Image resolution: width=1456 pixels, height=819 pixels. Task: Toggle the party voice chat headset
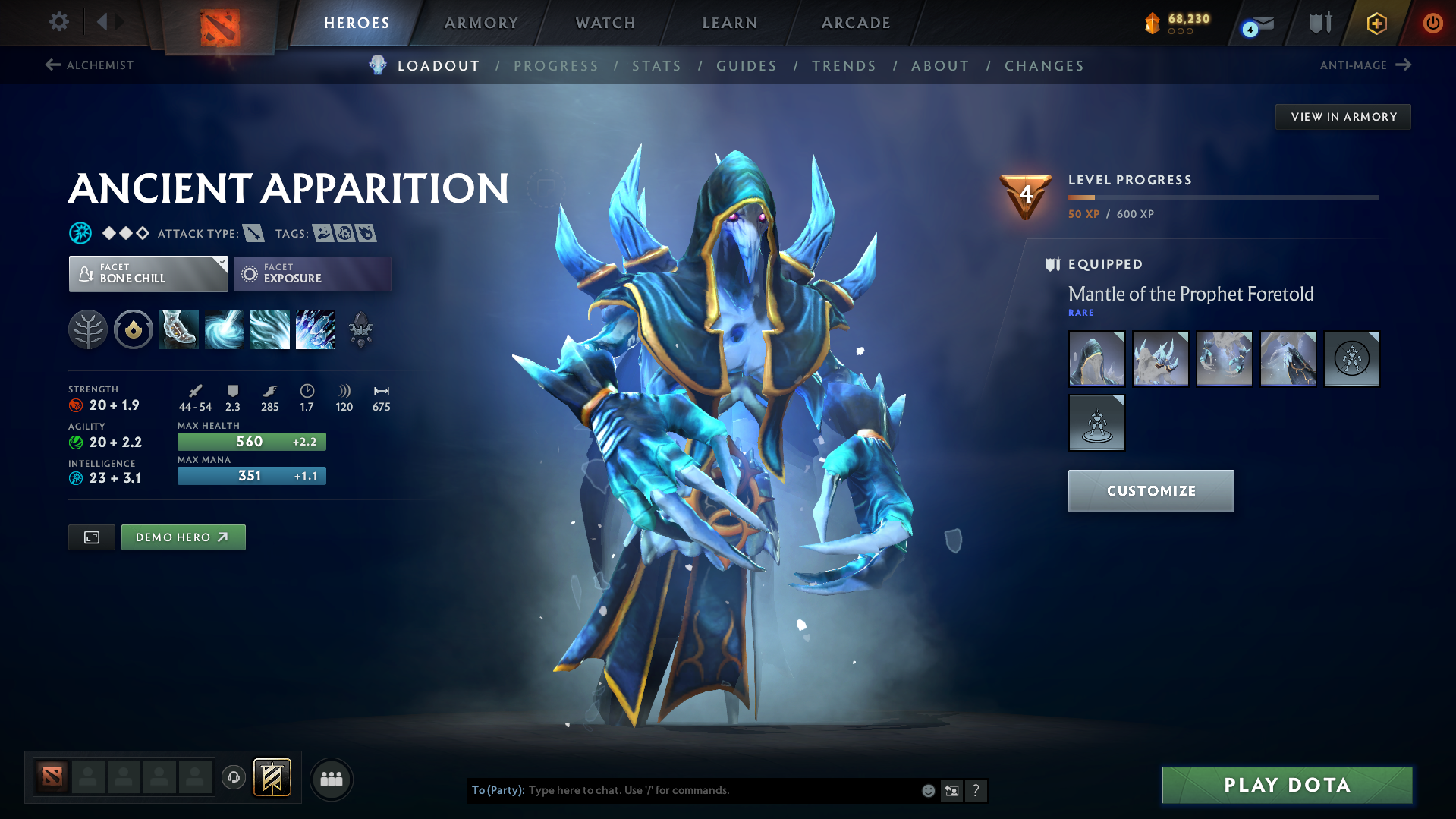click(233, 779)
